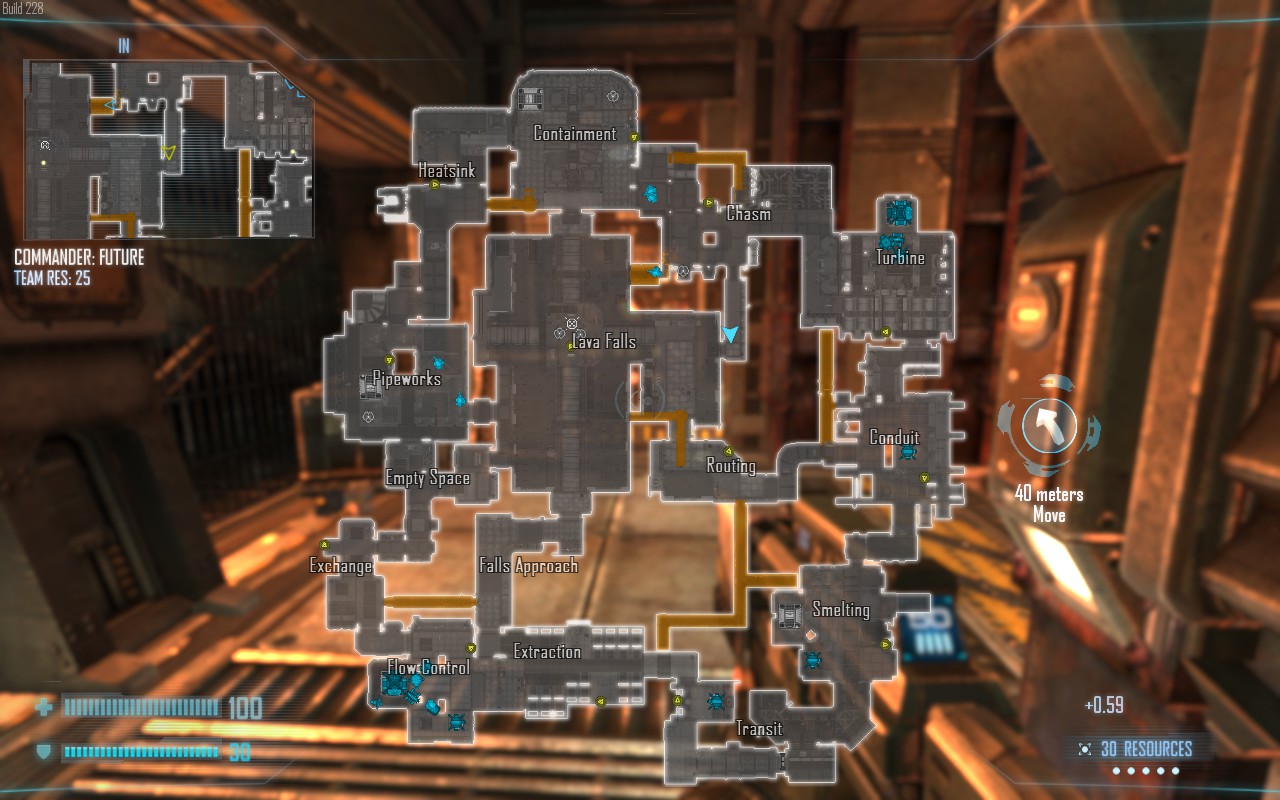Click the Conduit area on the map

[894, 438]
